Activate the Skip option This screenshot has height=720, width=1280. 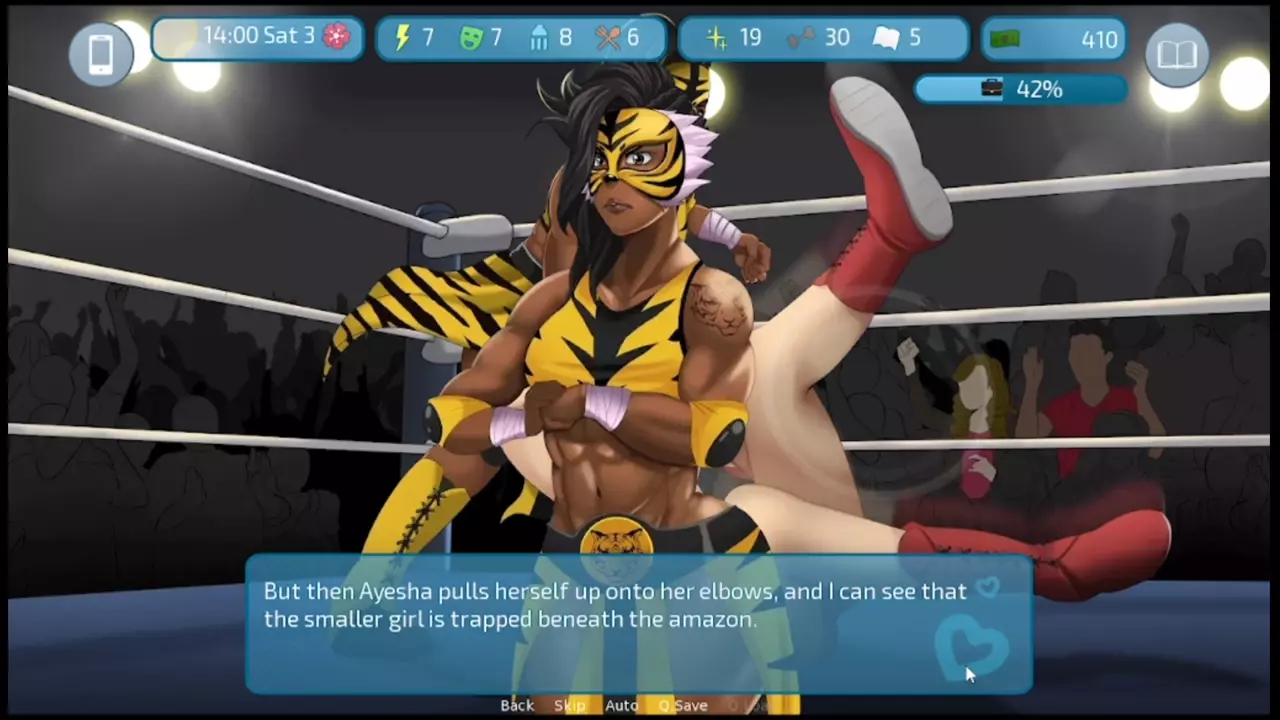[569, 705]
